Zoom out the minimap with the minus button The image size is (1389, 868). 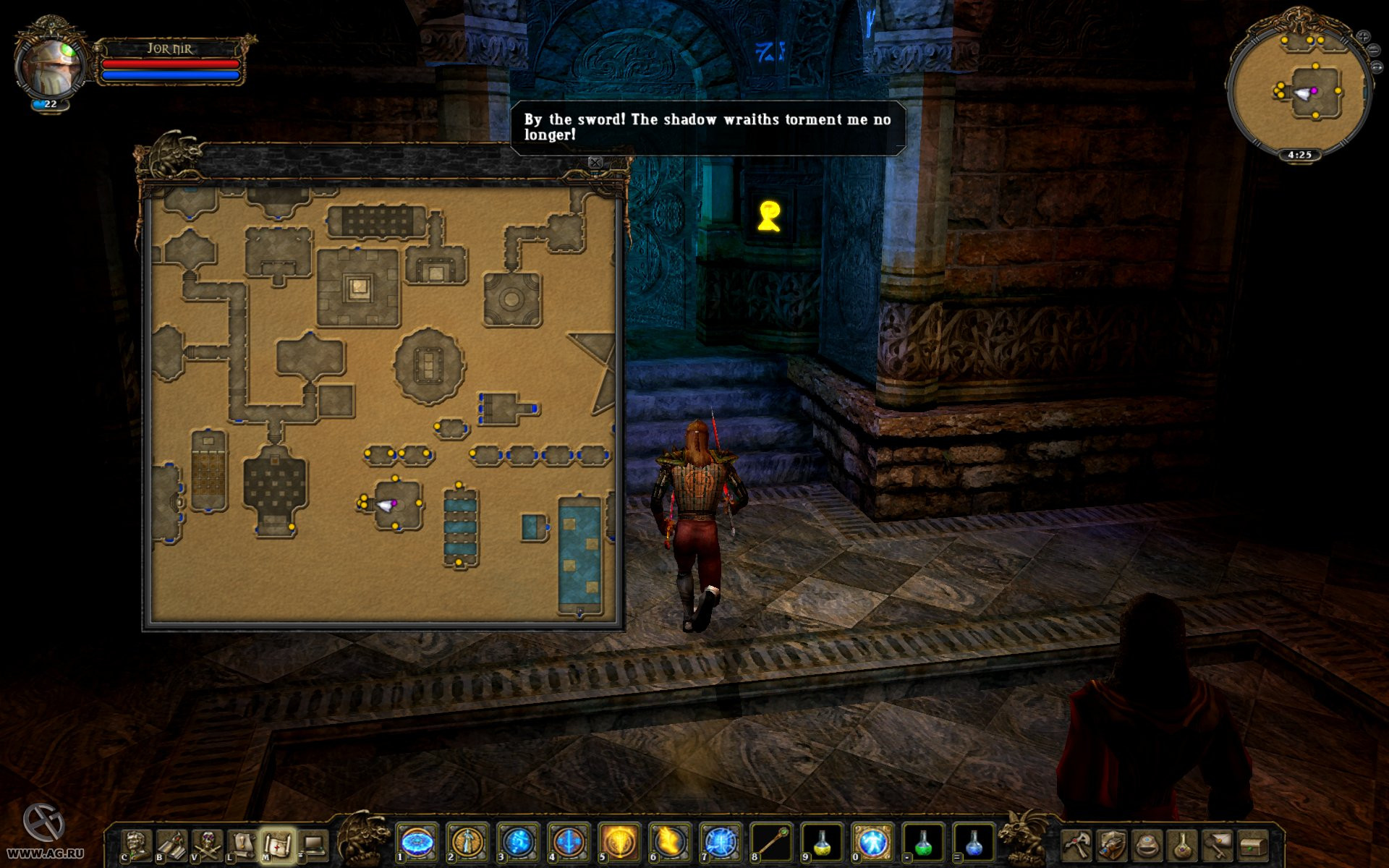(x=1372, y=50)
